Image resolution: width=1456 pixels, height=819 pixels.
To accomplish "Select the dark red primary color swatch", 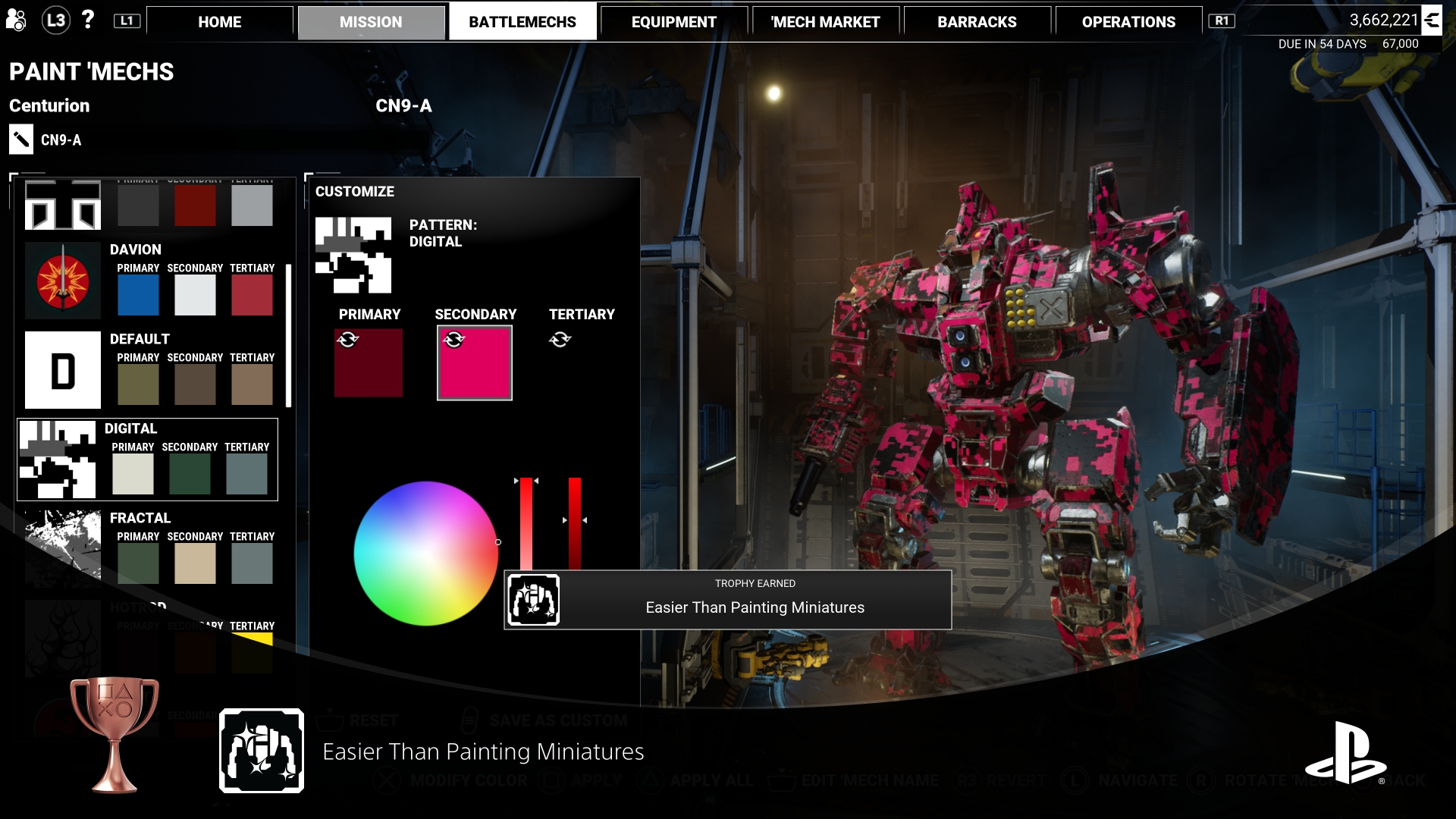I will pyautogui.click(x=369, y=363).
